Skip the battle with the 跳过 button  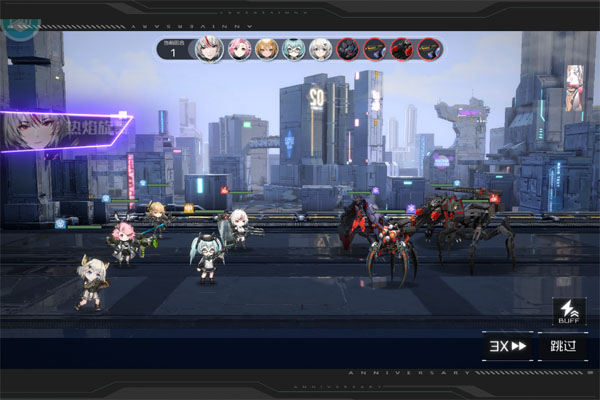tap(563, 346)
